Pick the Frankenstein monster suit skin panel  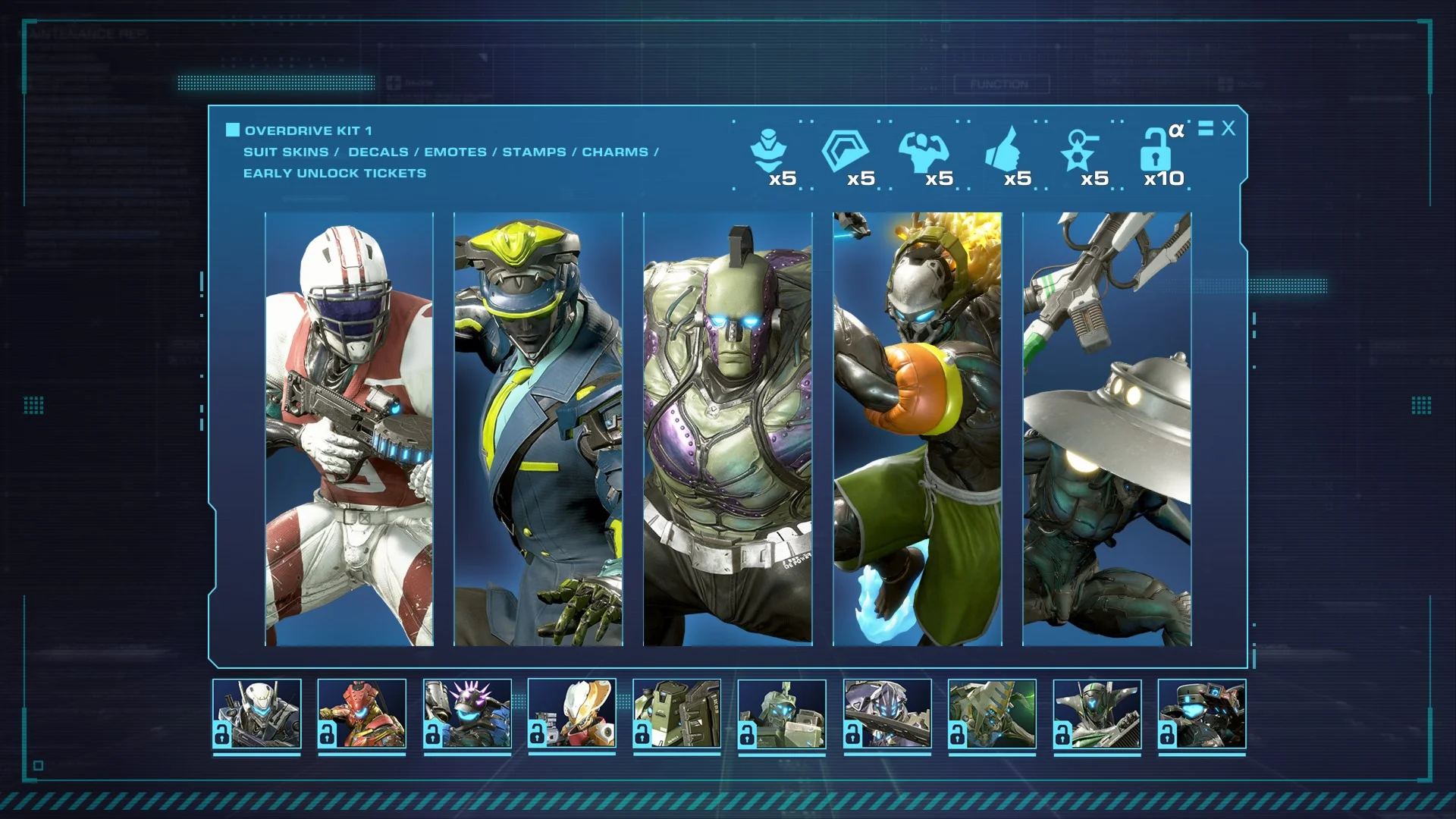(728, 429)
